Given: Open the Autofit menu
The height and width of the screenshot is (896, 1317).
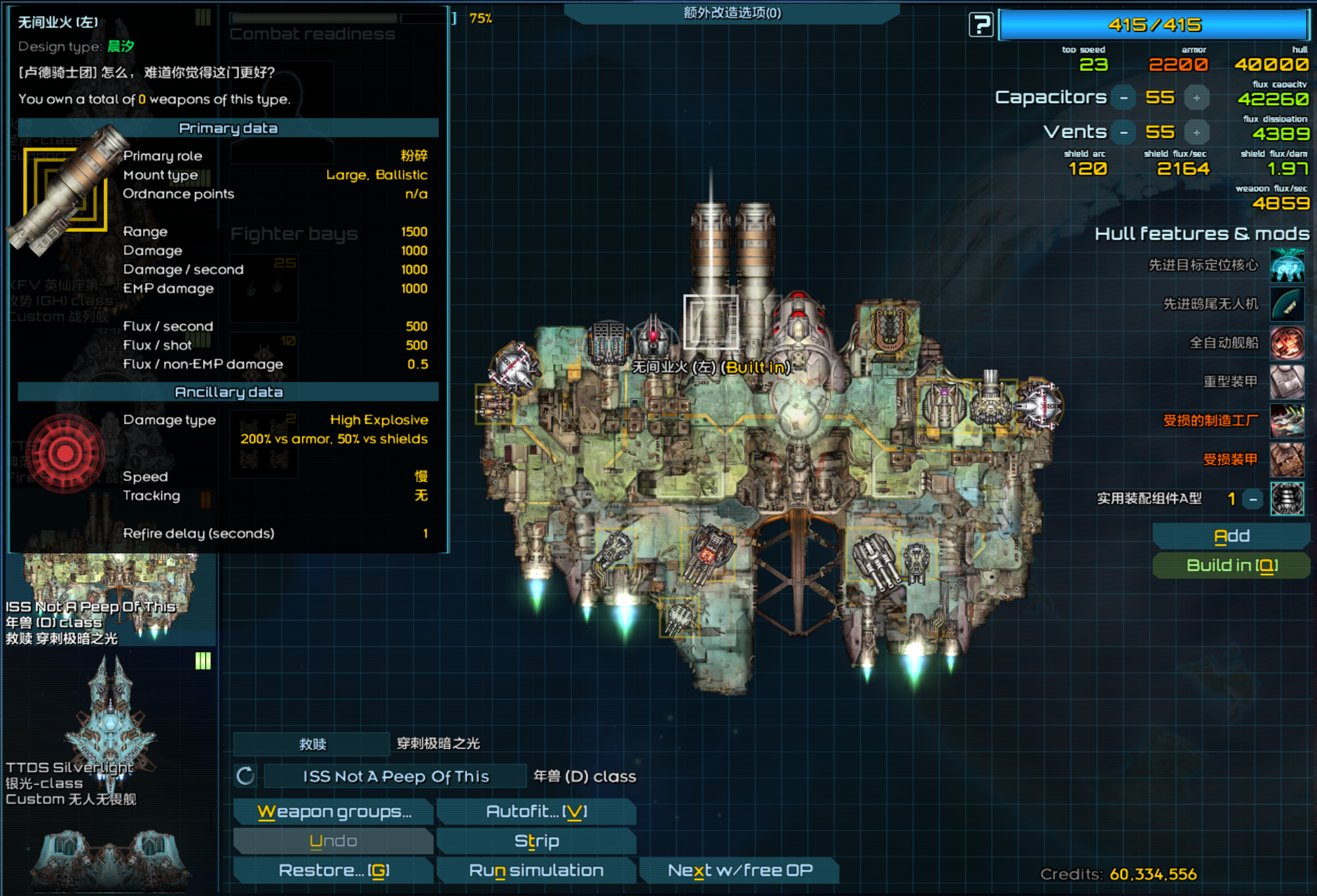Looking at the screenshot, I should [x=536, y=812].
